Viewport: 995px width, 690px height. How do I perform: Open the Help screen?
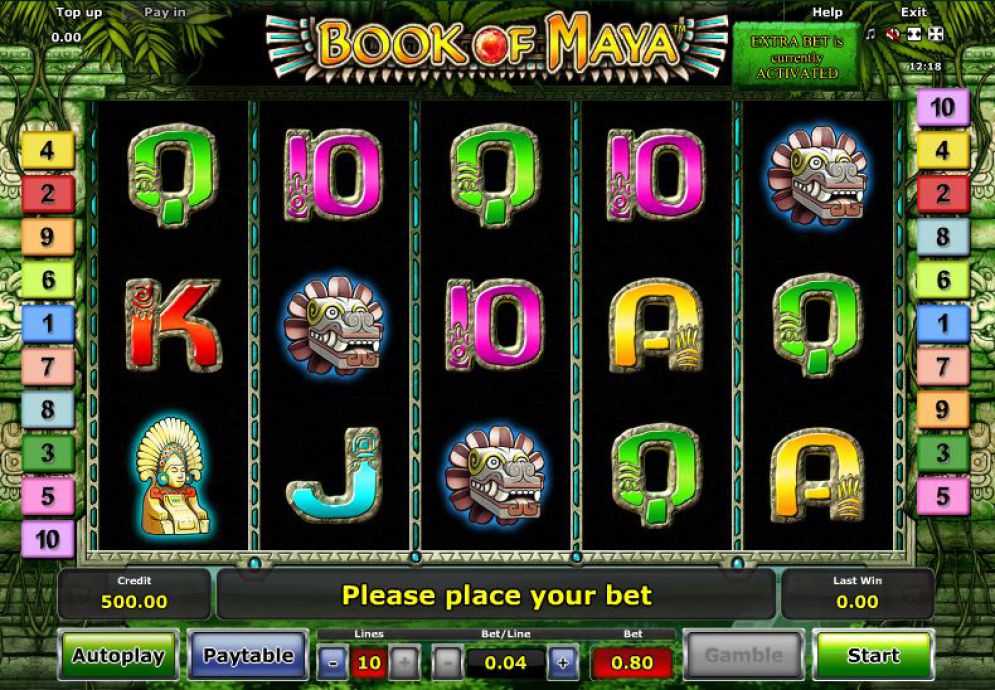pyautogui.click(x=827, y=12)
